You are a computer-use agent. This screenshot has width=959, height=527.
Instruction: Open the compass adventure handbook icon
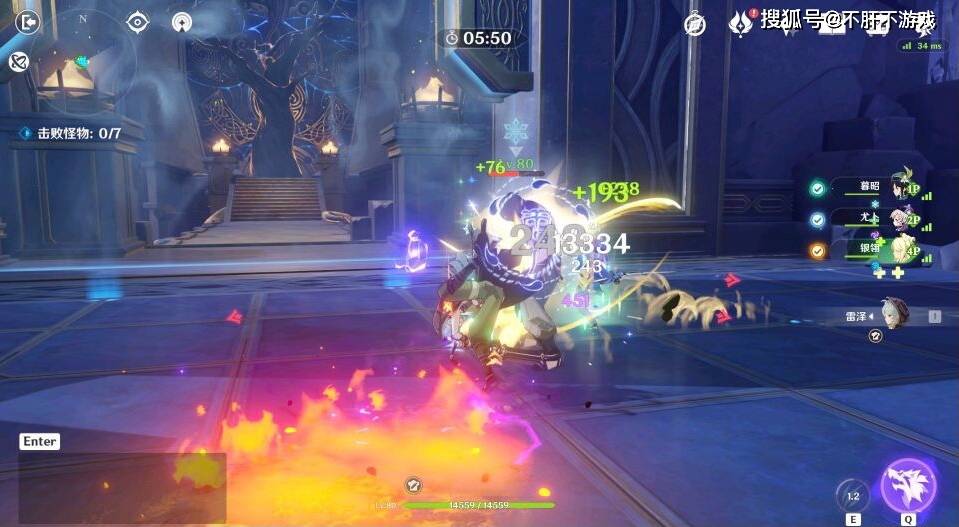pyautogui.click(x=695, y=24)
